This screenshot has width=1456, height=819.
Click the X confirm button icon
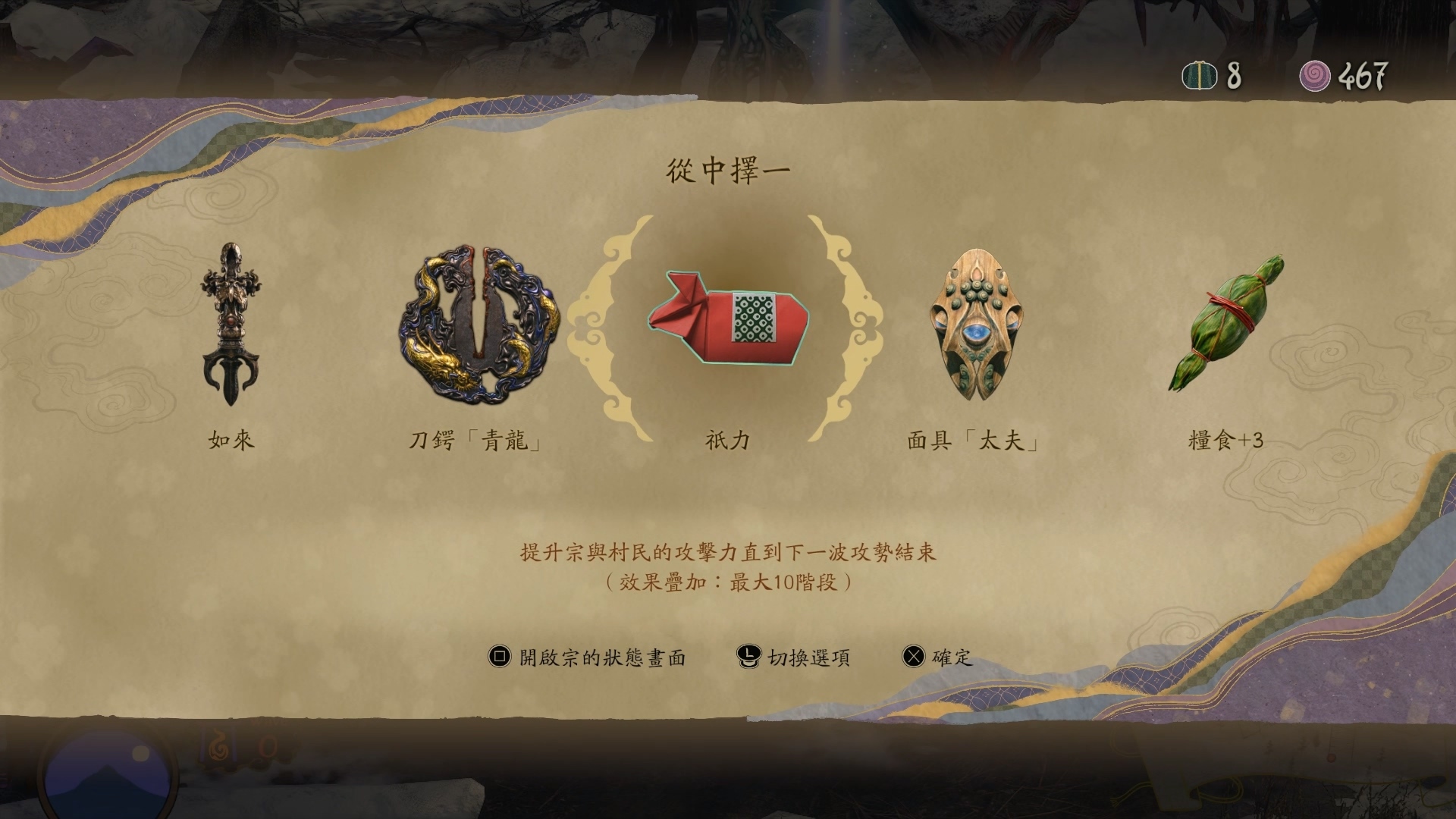[915, 657]
